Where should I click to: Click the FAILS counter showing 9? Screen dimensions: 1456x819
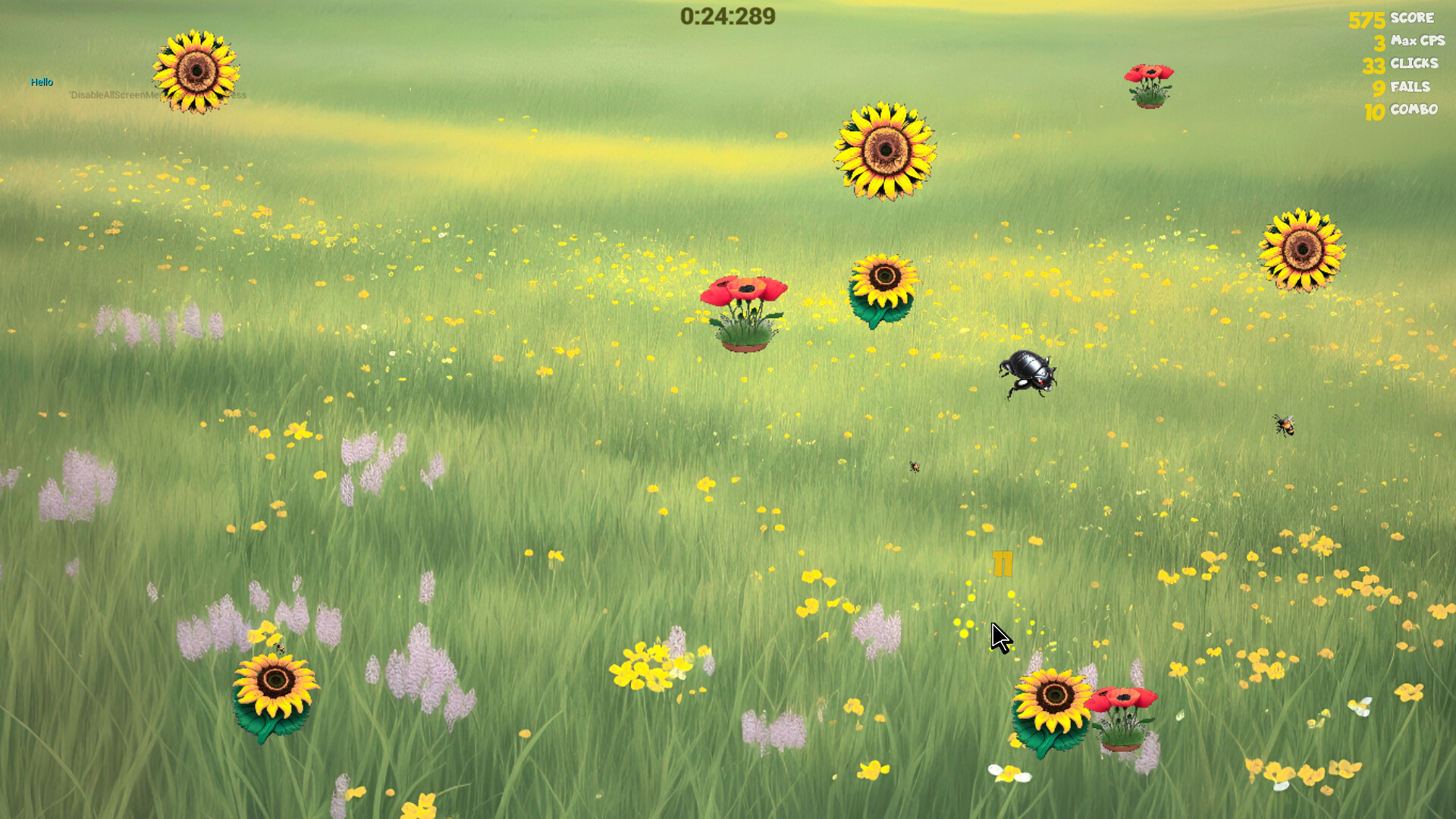pos(1379,87)
